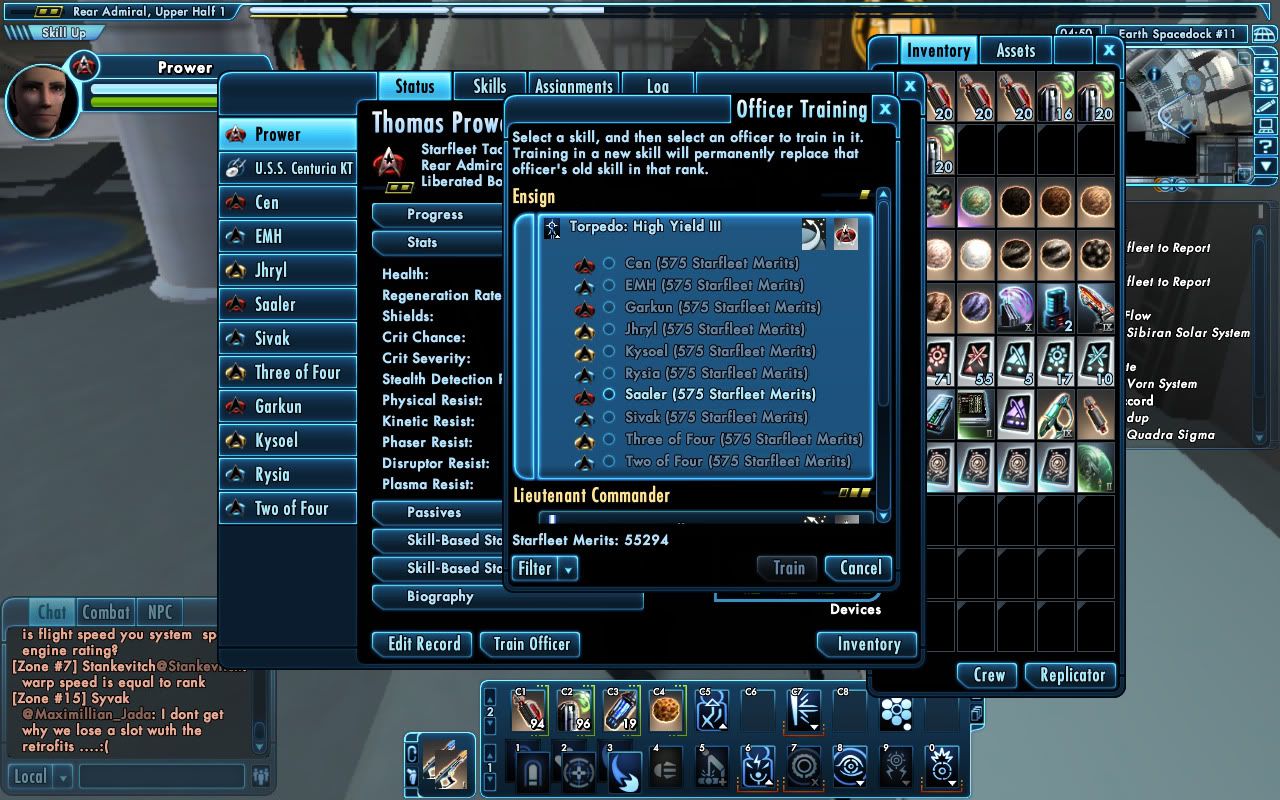The image size is (1280, 800).
Task: Click the Train Officer button
Action: pyautogui.click(x=531, y=644)
